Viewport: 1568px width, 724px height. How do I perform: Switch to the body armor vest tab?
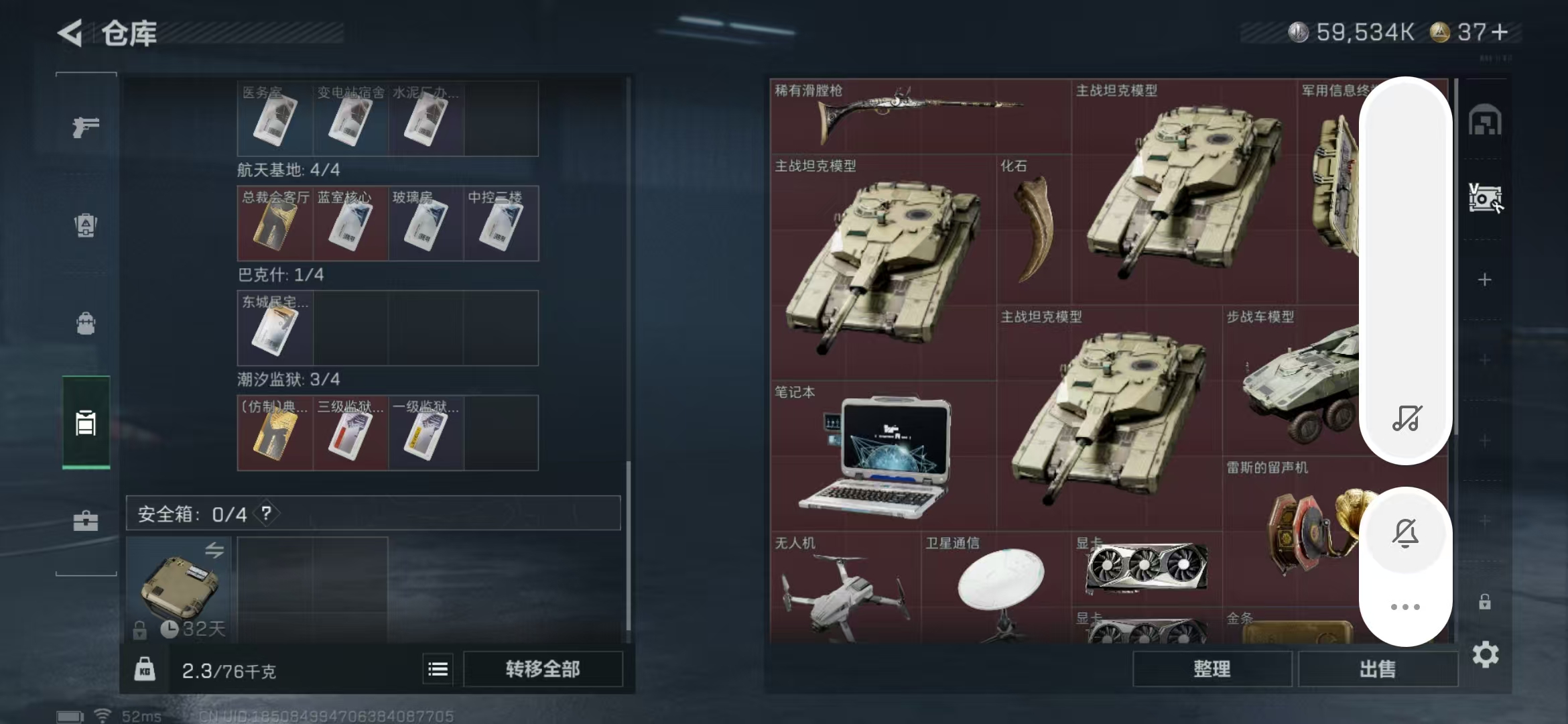point(86,225)
